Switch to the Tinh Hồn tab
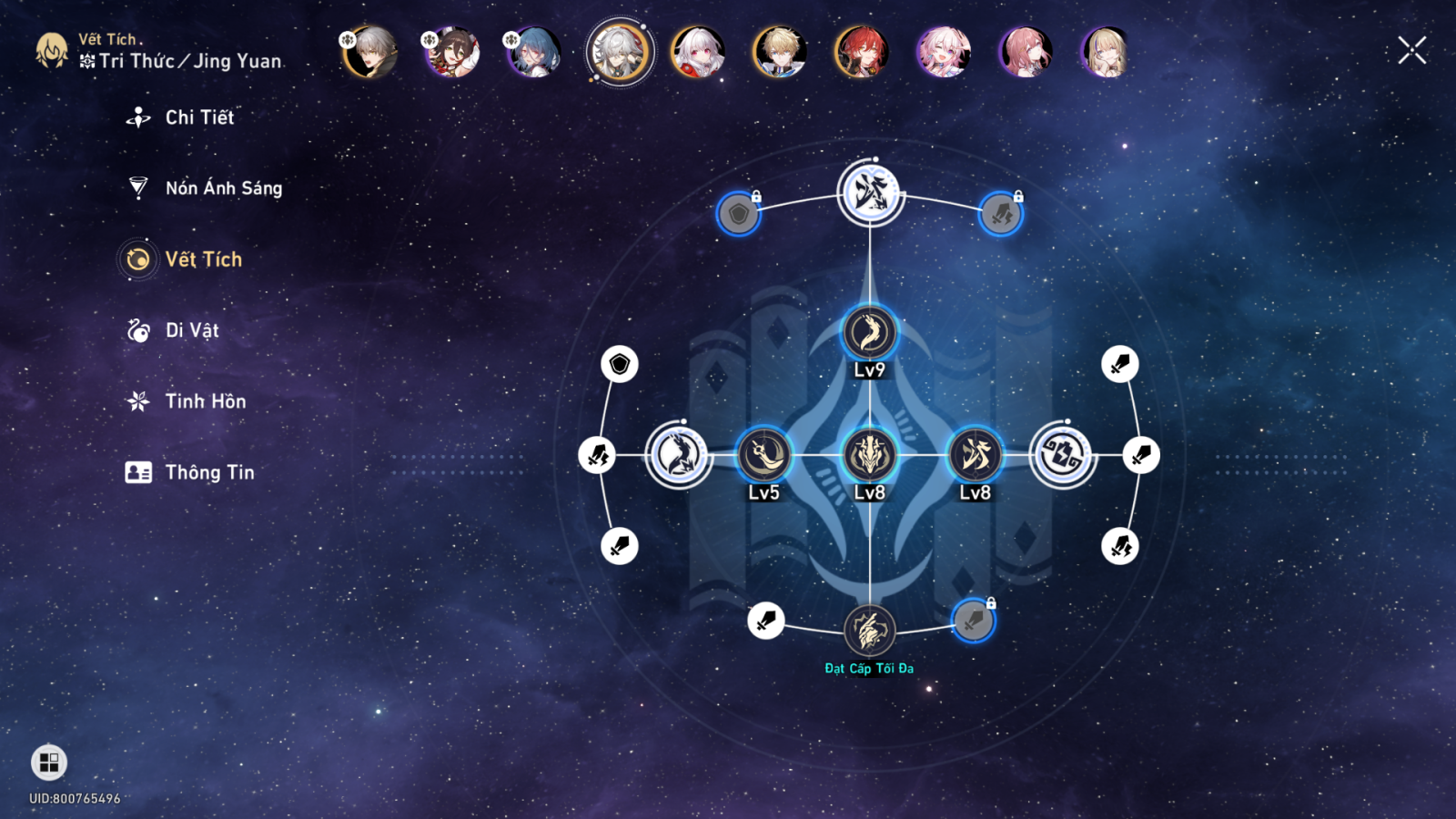 [205, 401]
